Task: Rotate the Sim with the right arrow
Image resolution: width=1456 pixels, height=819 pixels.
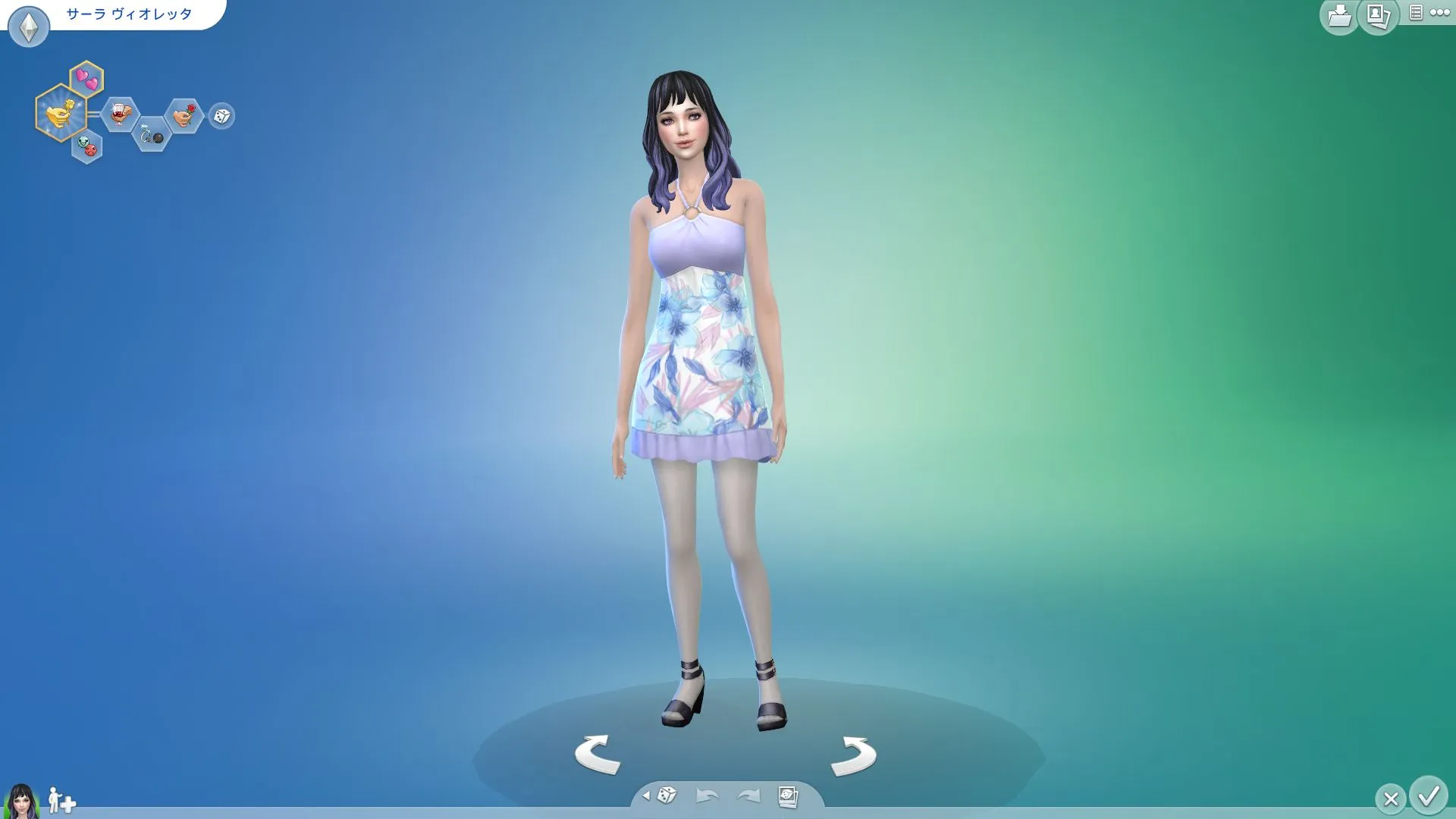Action: pos(853,755)
